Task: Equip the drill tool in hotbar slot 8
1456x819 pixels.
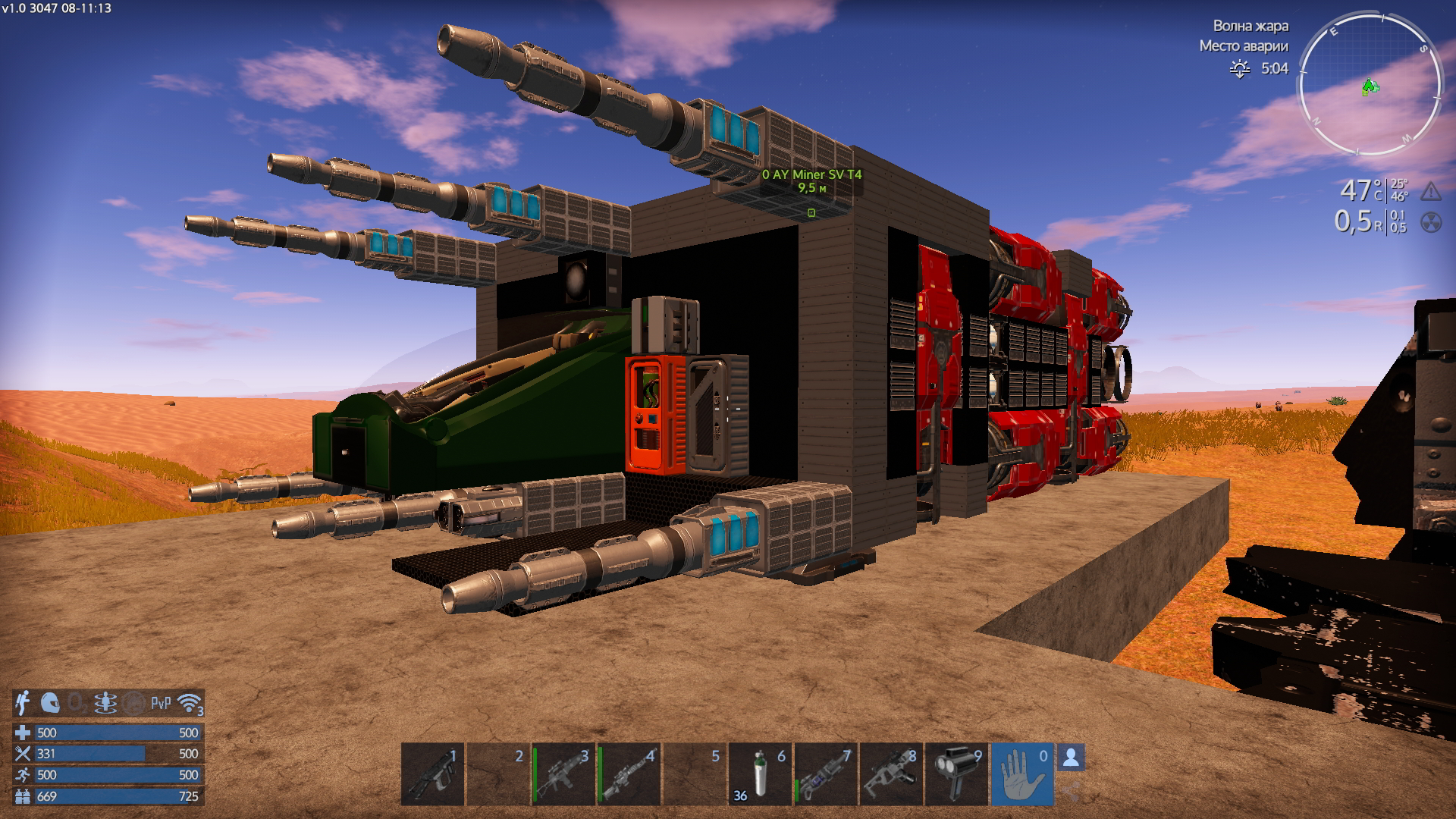Action: (x=891, y=773)
